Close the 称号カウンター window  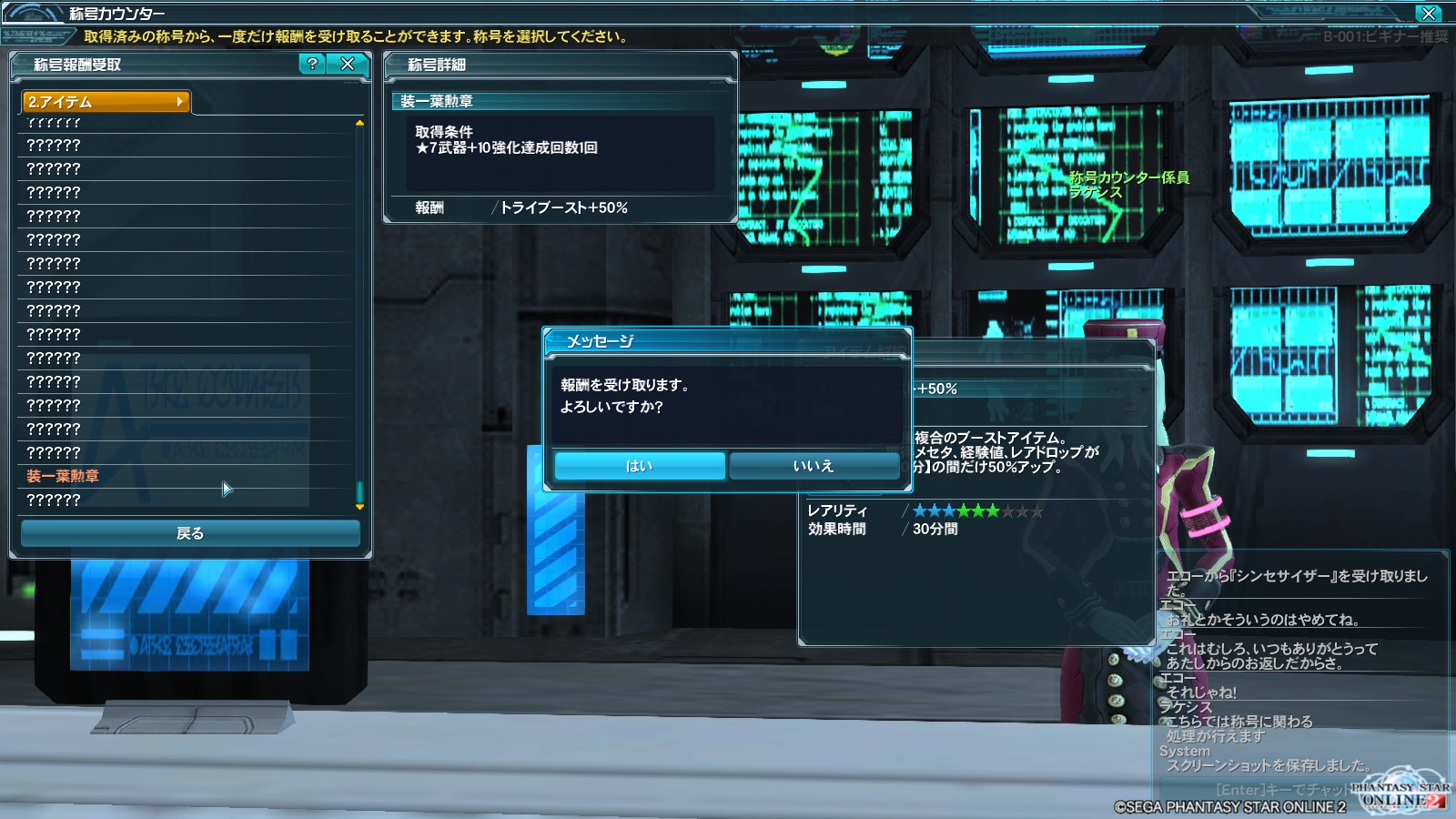[x=1429, y=13]
